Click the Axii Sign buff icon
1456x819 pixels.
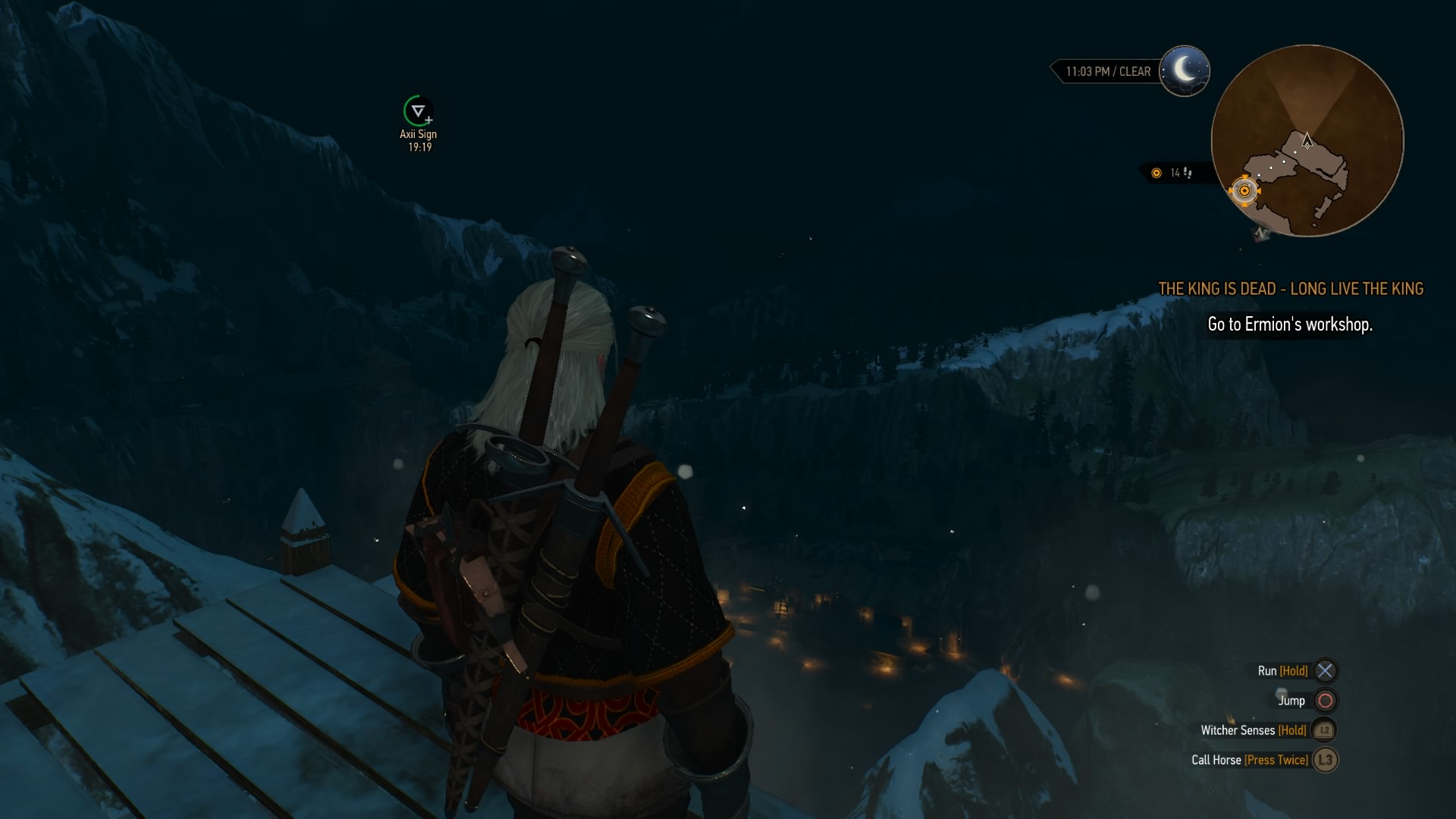(418, 111)
